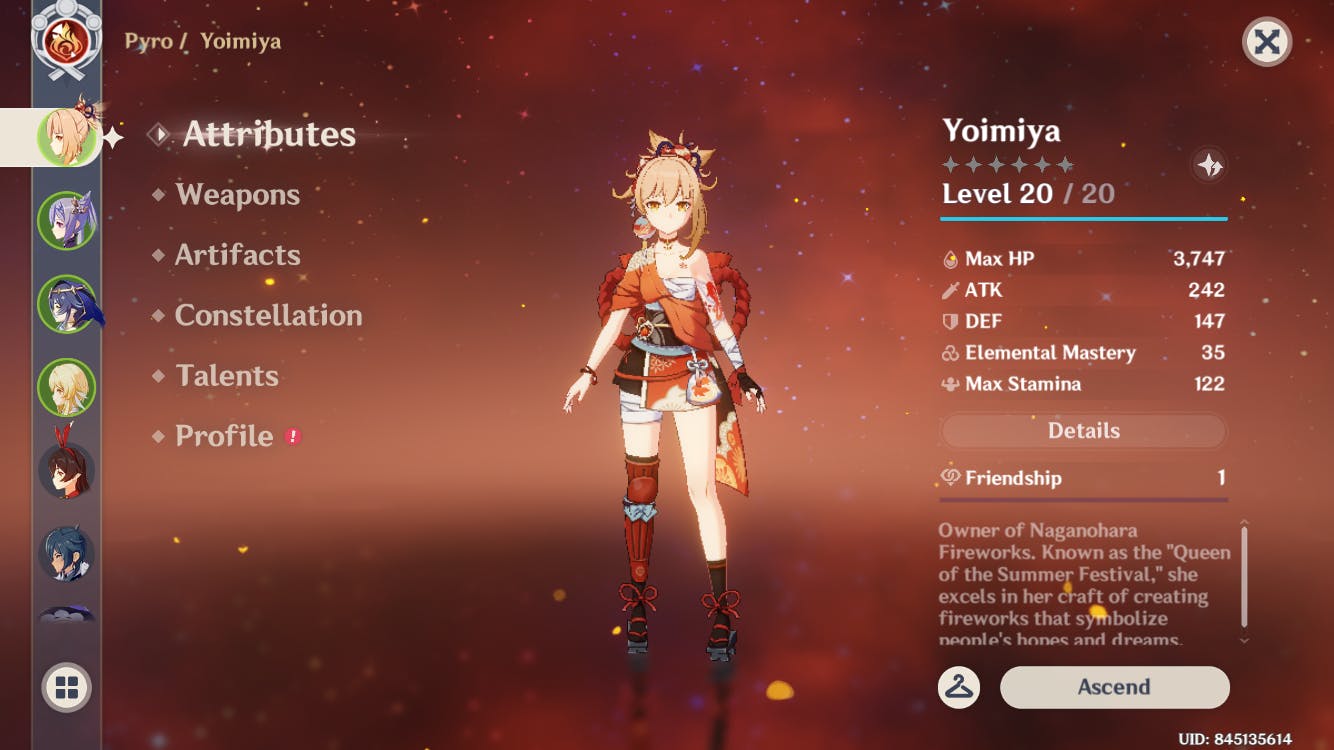Pick the blonde character portrait with green ring
The height and width of the screenshot is (750, 1334).
click(x=67, y=387)
